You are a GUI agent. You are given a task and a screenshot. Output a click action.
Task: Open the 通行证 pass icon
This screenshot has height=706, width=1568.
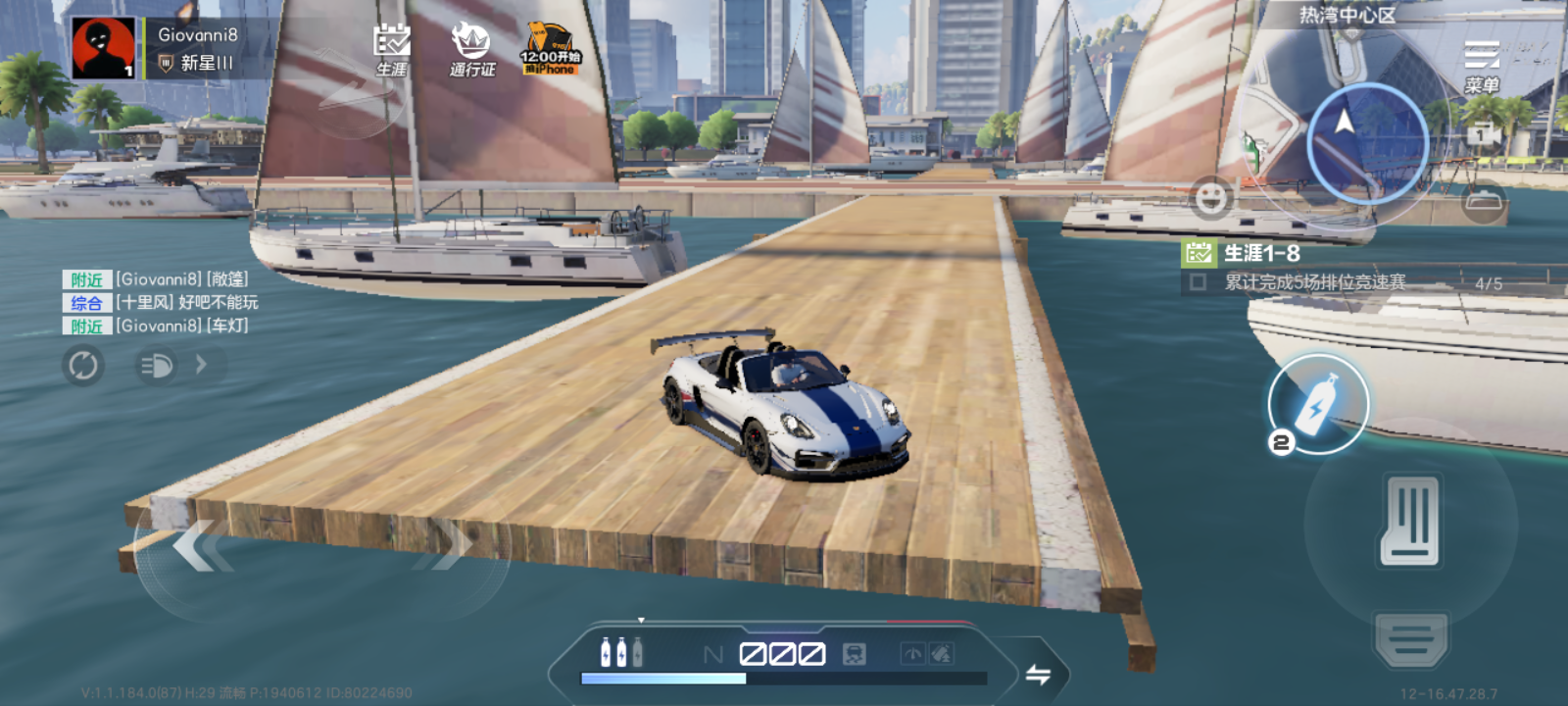click(x=471, y=49)
